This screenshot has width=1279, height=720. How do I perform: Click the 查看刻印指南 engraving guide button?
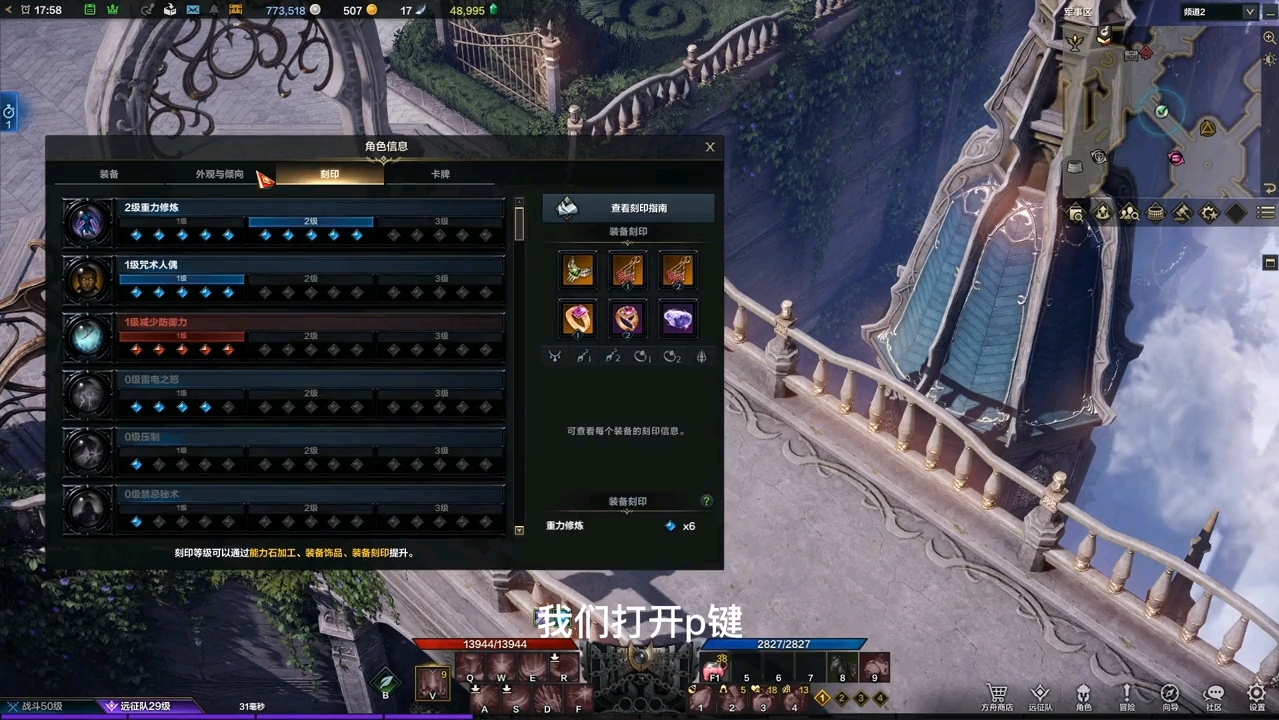[x=628, y=208]
